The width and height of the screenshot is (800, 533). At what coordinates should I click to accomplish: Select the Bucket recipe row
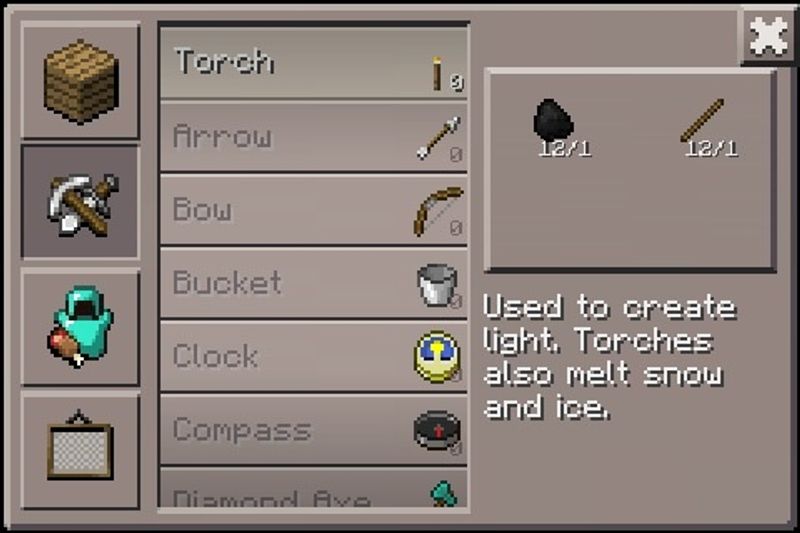pyautogui.click(x=313, y=284)
